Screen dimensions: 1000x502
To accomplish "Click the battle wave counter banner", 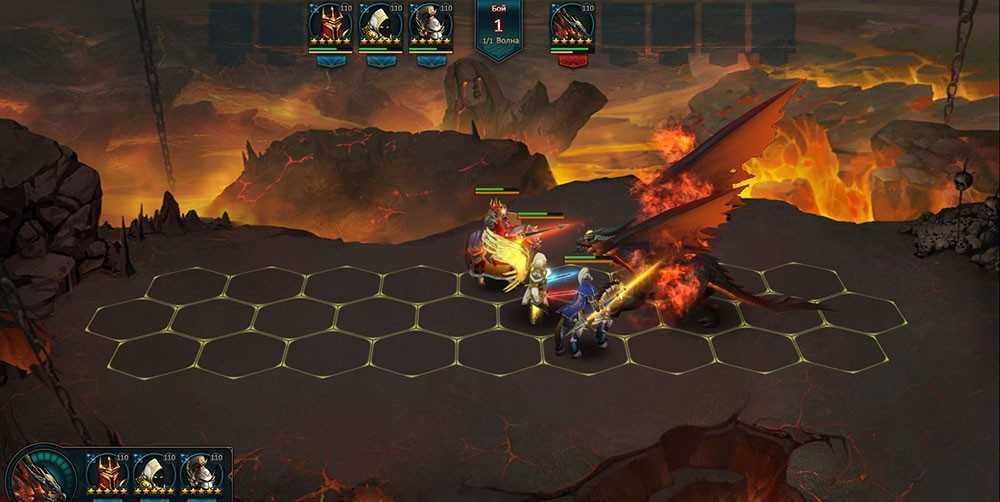I will pos(500,26).
